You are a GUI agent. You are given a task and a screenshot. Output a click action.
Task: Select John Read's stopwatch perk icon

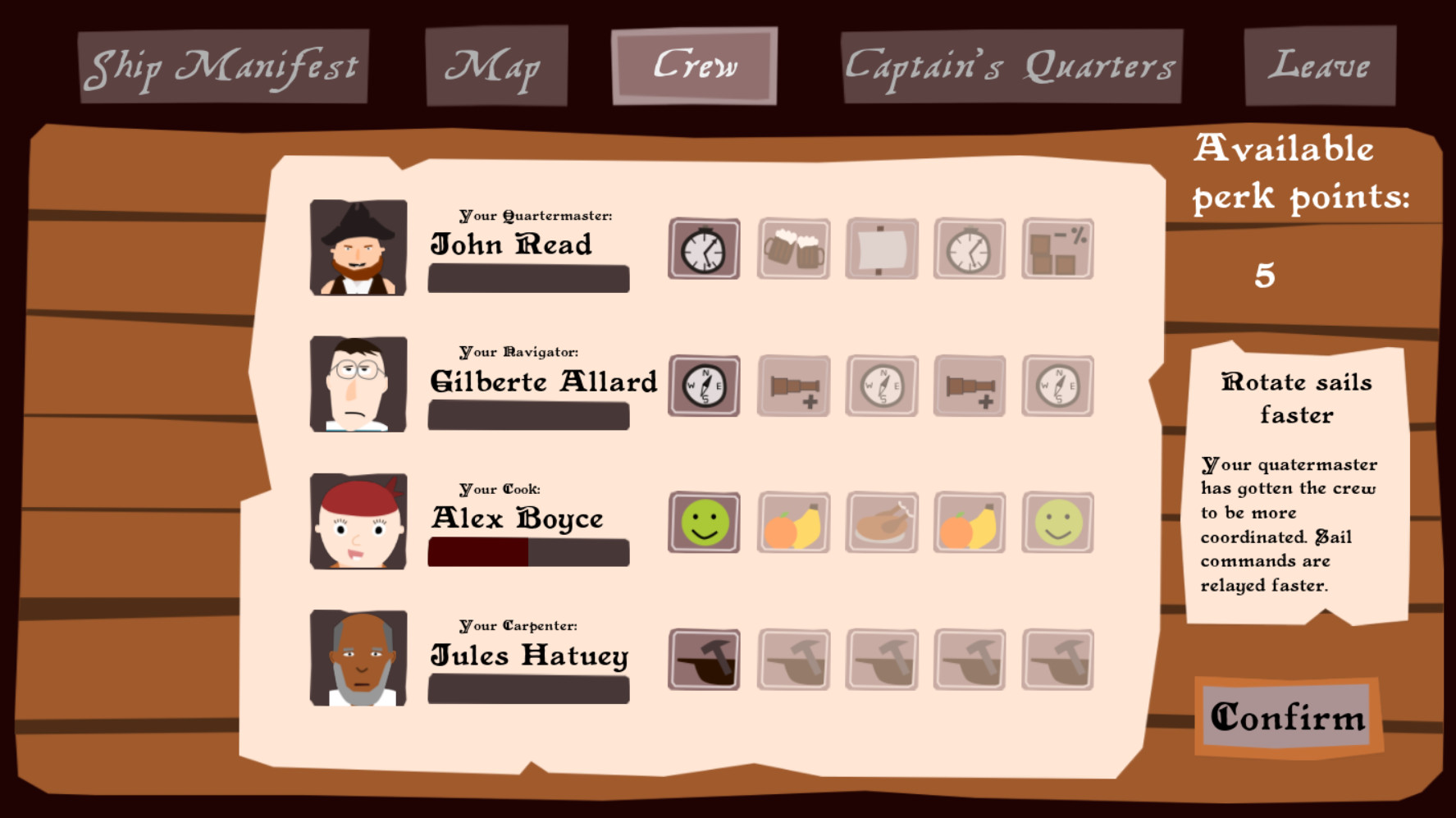point(703,248)
